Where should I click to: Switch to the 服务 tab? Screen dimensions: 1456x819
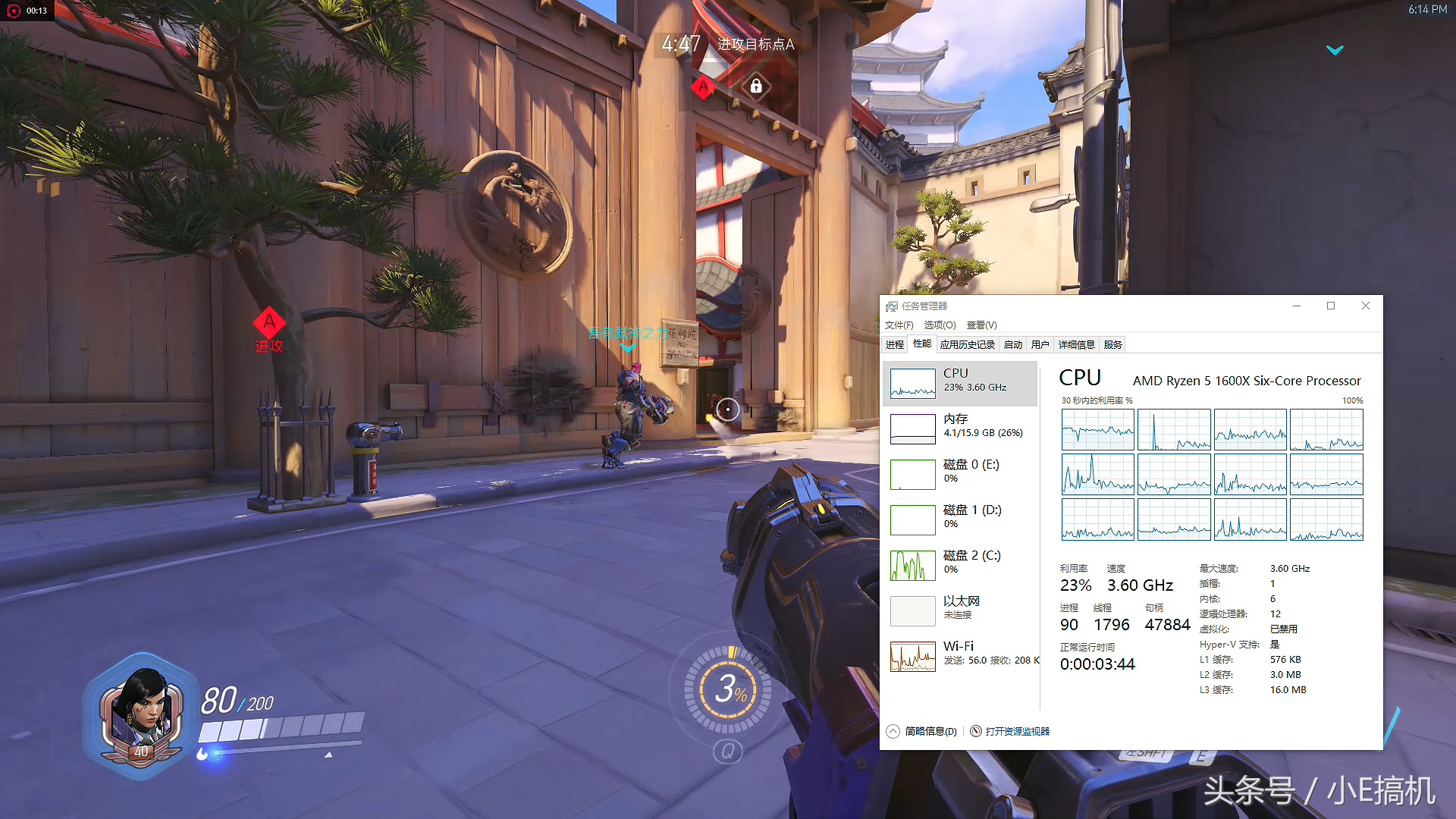coord(1113,345)
